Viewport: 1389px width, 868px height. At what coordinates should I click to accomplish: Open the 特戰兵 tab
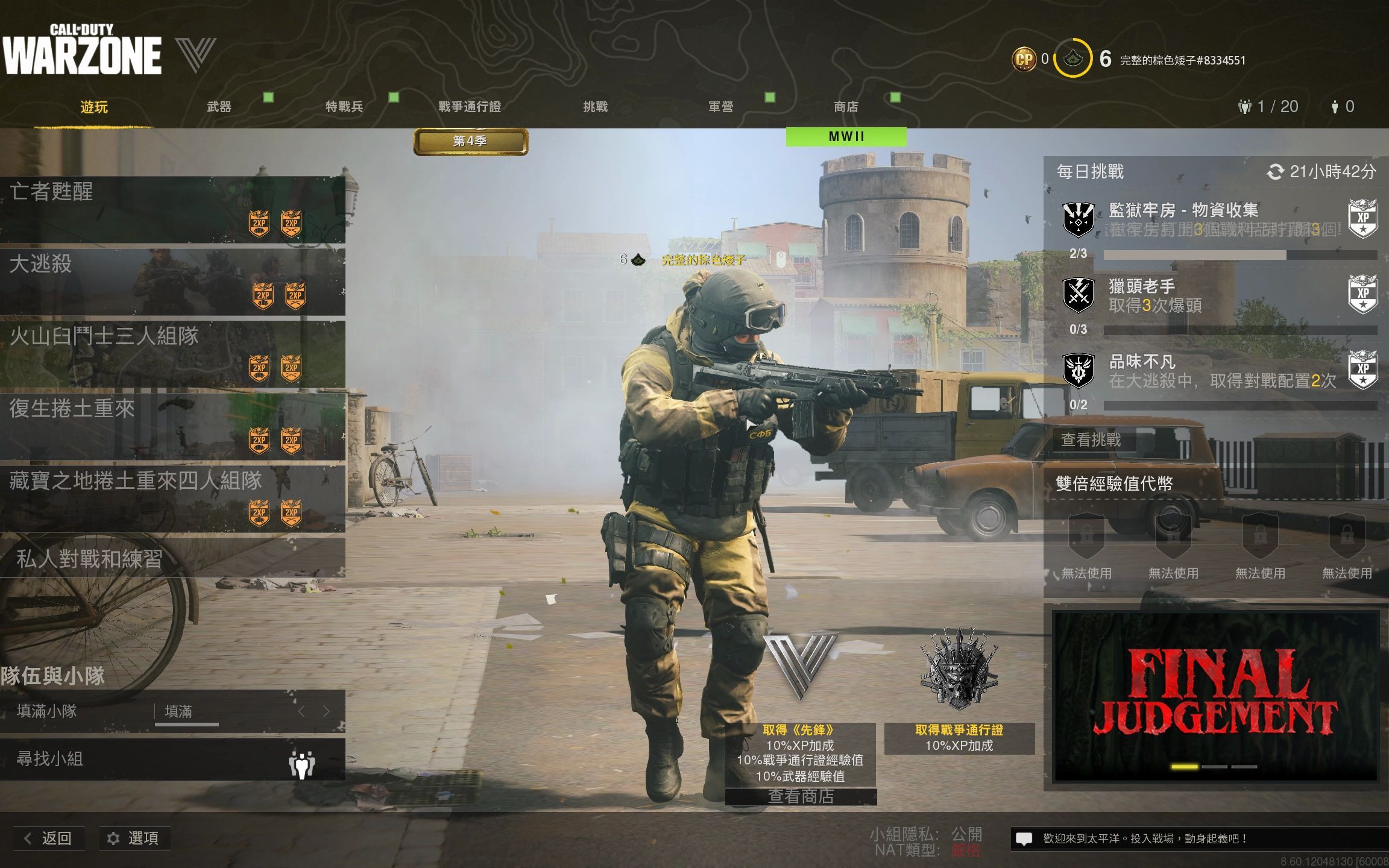(x=344, y=107)
